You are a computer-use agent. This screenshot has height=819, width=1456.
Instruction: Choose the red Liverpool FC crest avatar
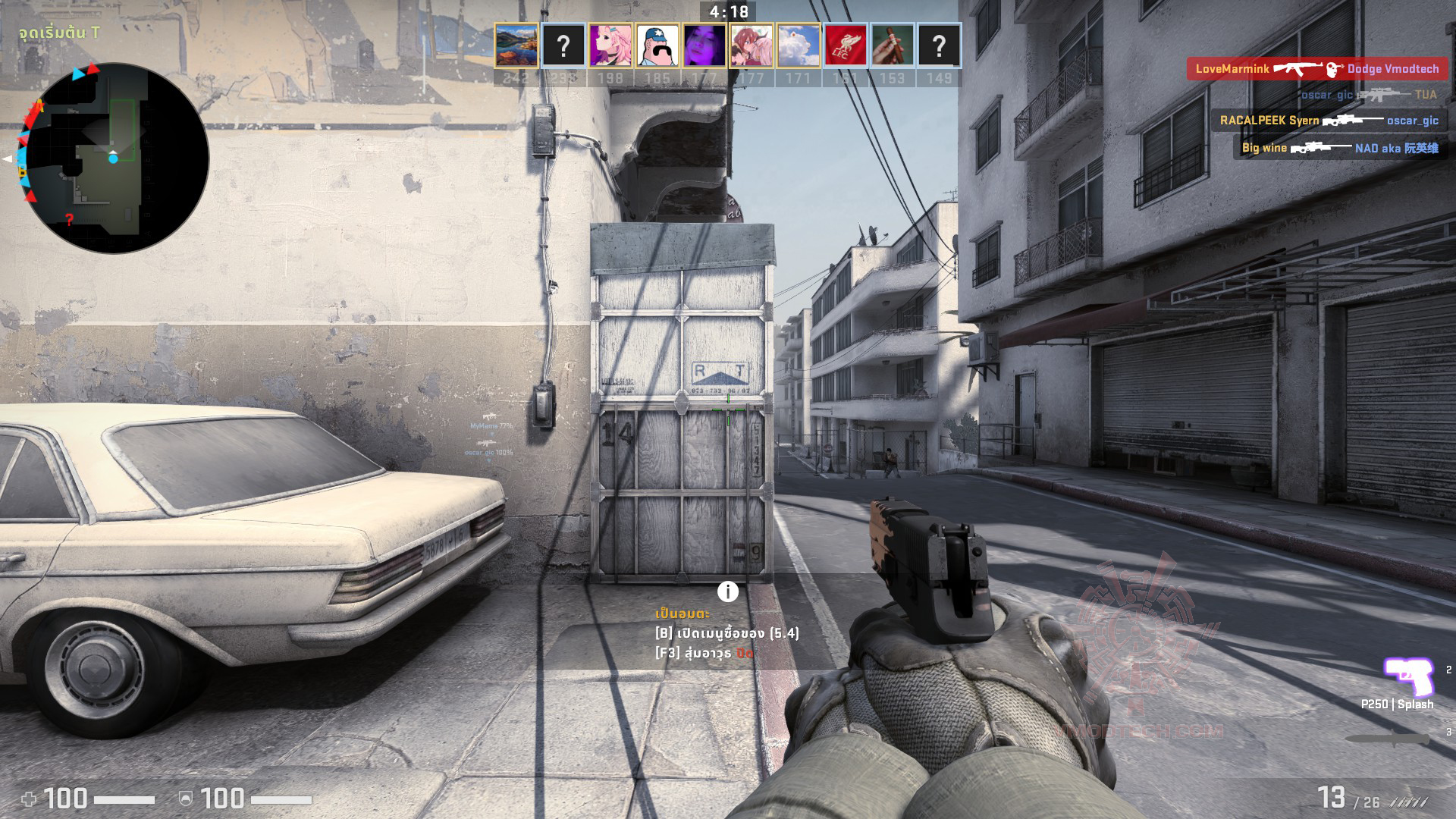click(846, 46)
